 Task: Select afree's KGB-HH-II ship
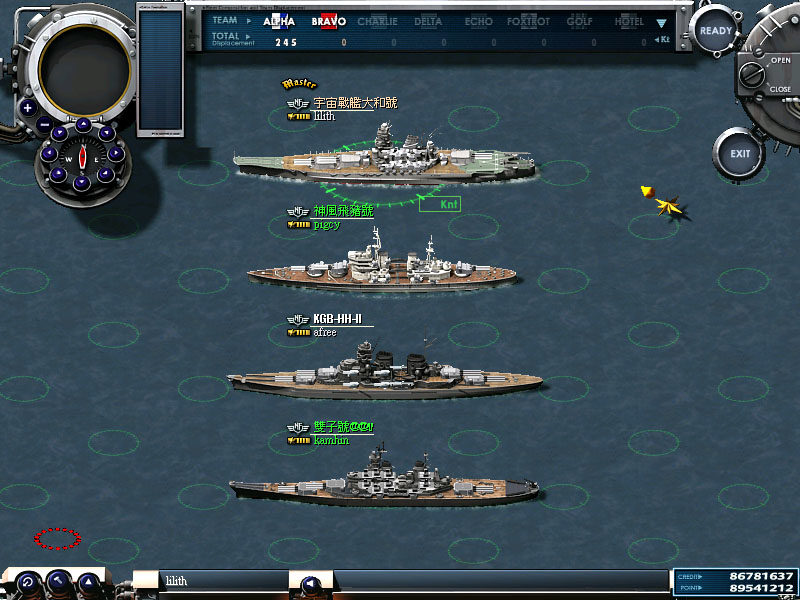coord(384,373)
